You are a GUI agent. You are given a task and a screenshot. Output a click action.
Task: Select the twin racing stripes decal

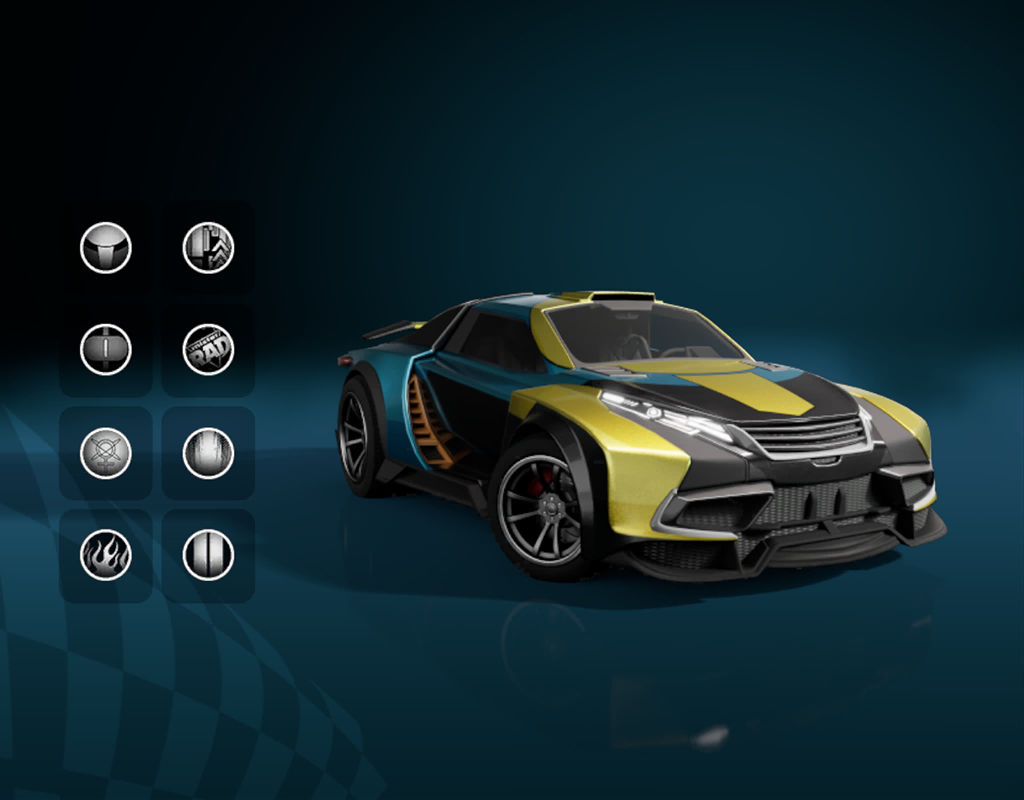208,555
